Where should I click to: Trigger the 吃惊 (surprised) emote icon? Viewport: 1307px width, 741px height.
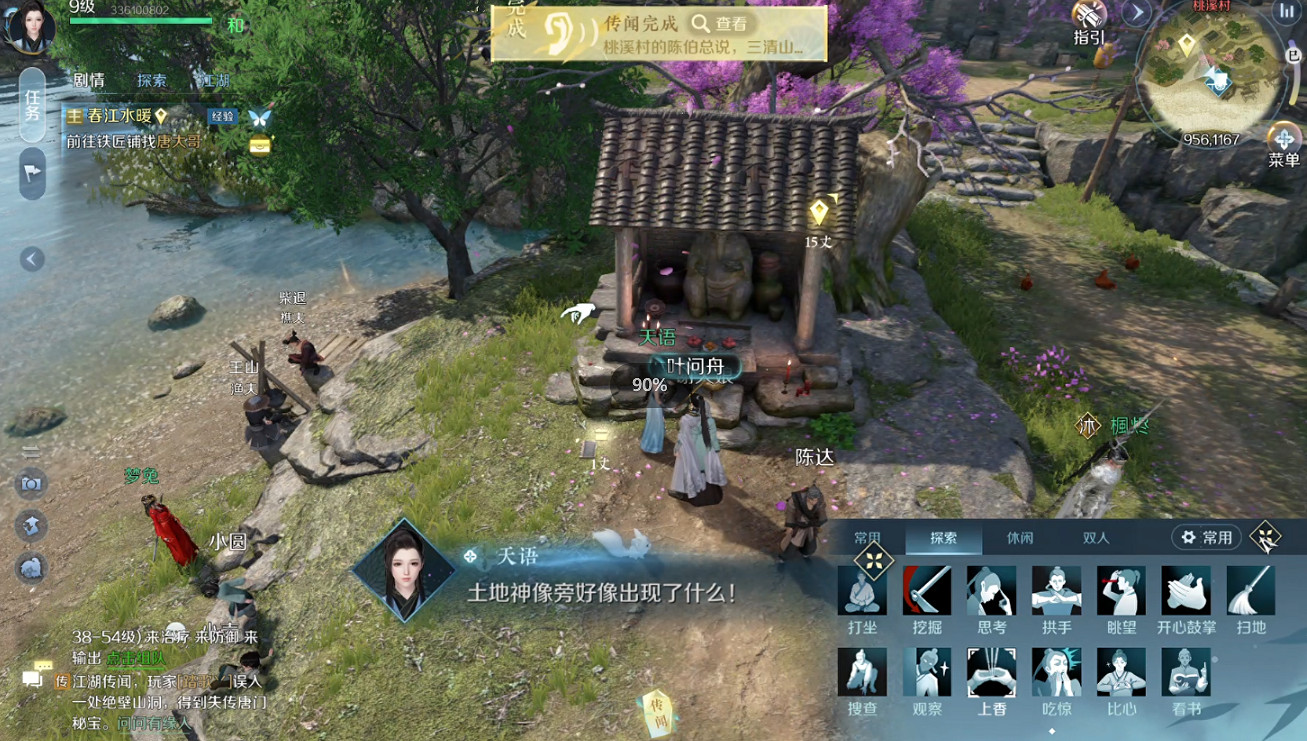click(x=1056, y=671)
